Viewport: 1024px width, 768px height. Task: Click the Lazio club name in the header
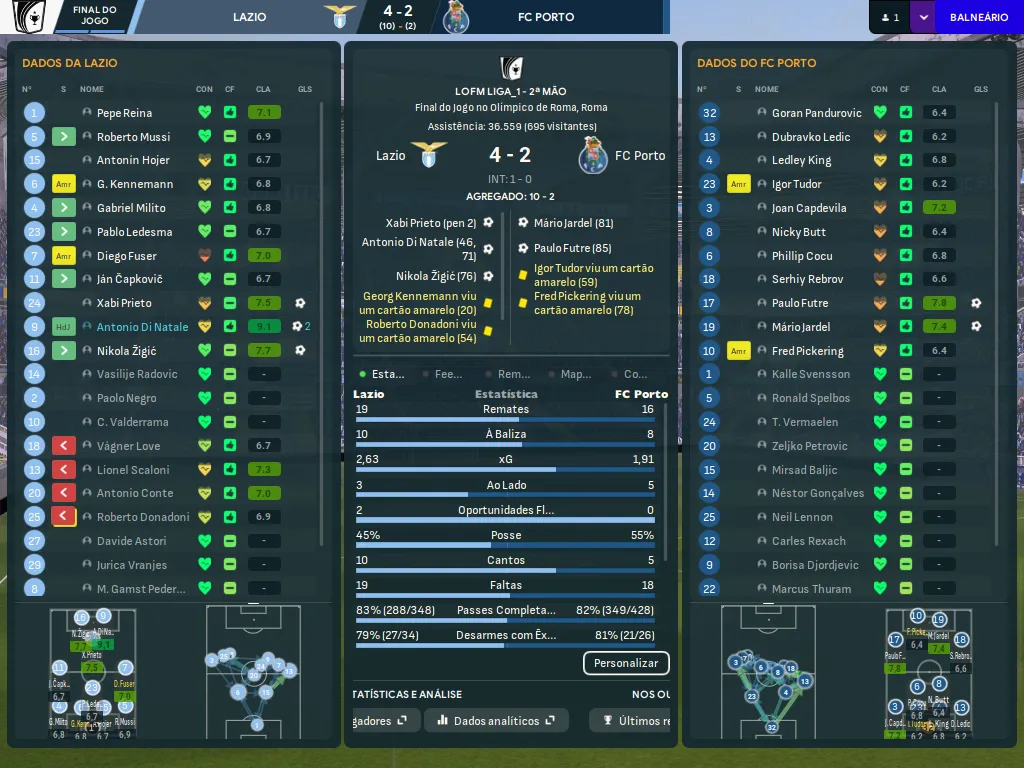tap(250, 17)
